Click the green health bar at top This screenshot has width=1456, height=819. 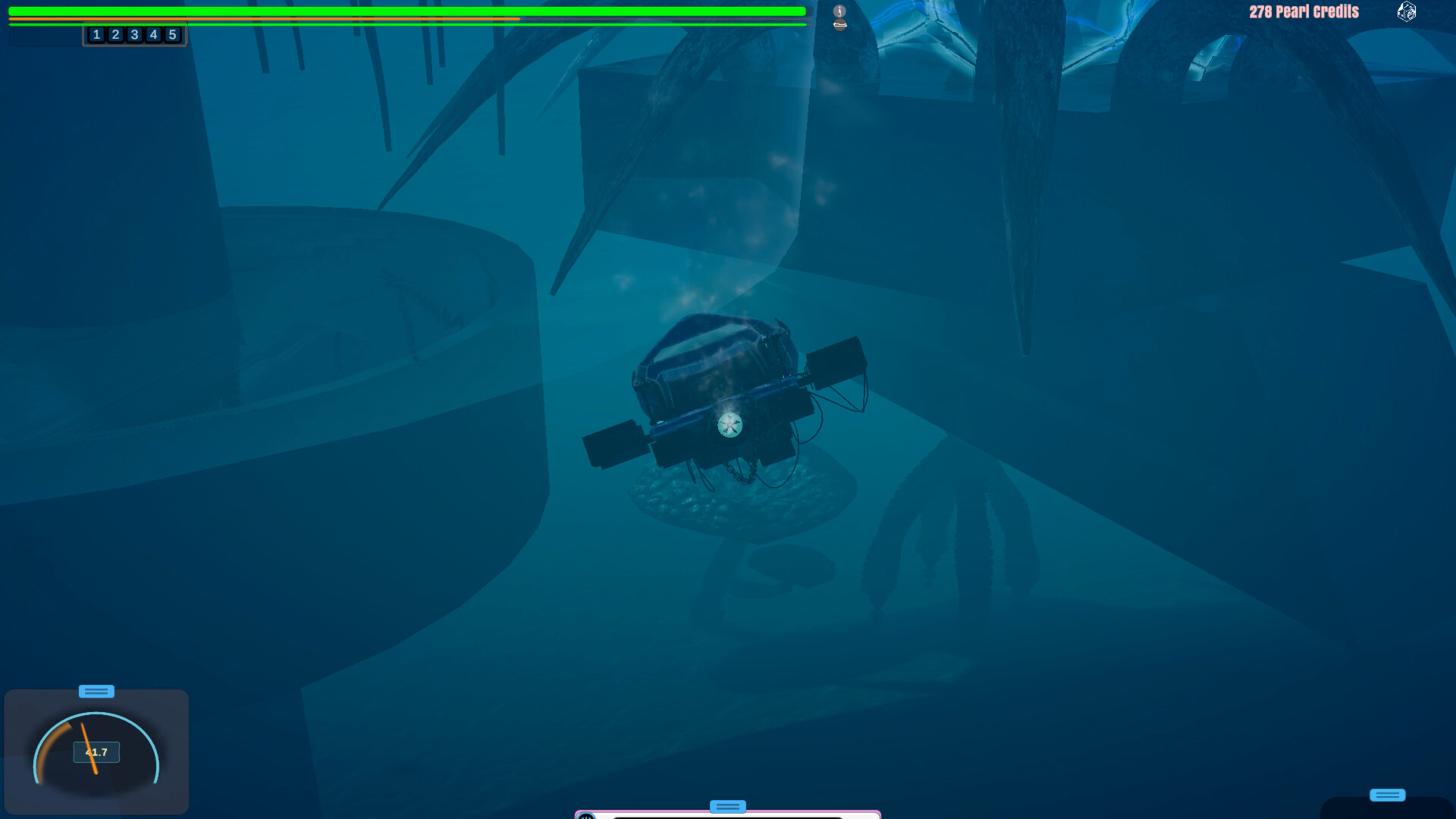pos(379,11)
